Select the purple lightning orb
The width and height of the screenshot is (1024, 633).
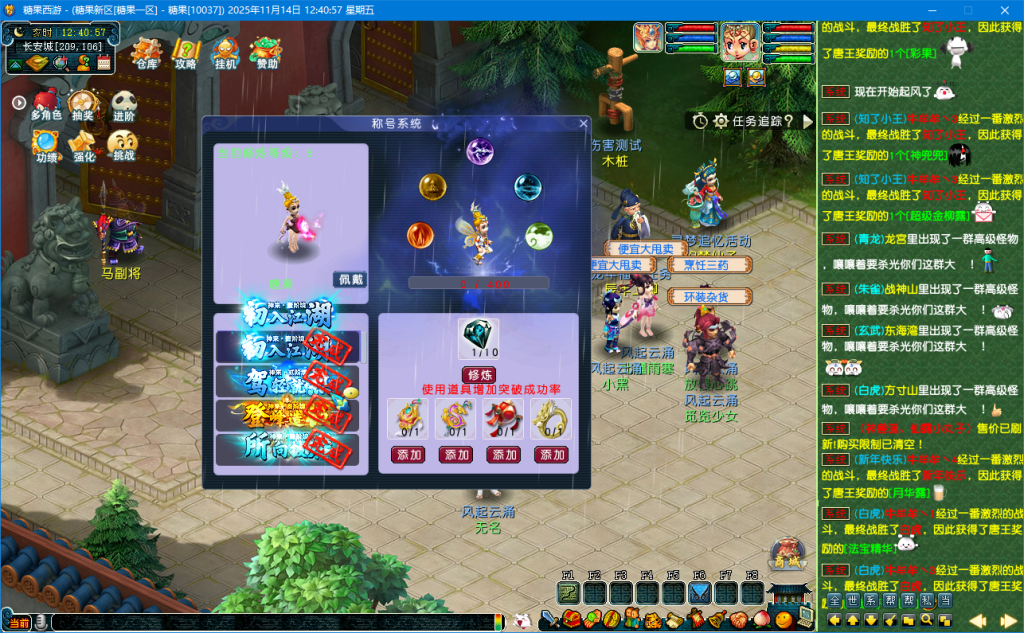coord(480,152)
